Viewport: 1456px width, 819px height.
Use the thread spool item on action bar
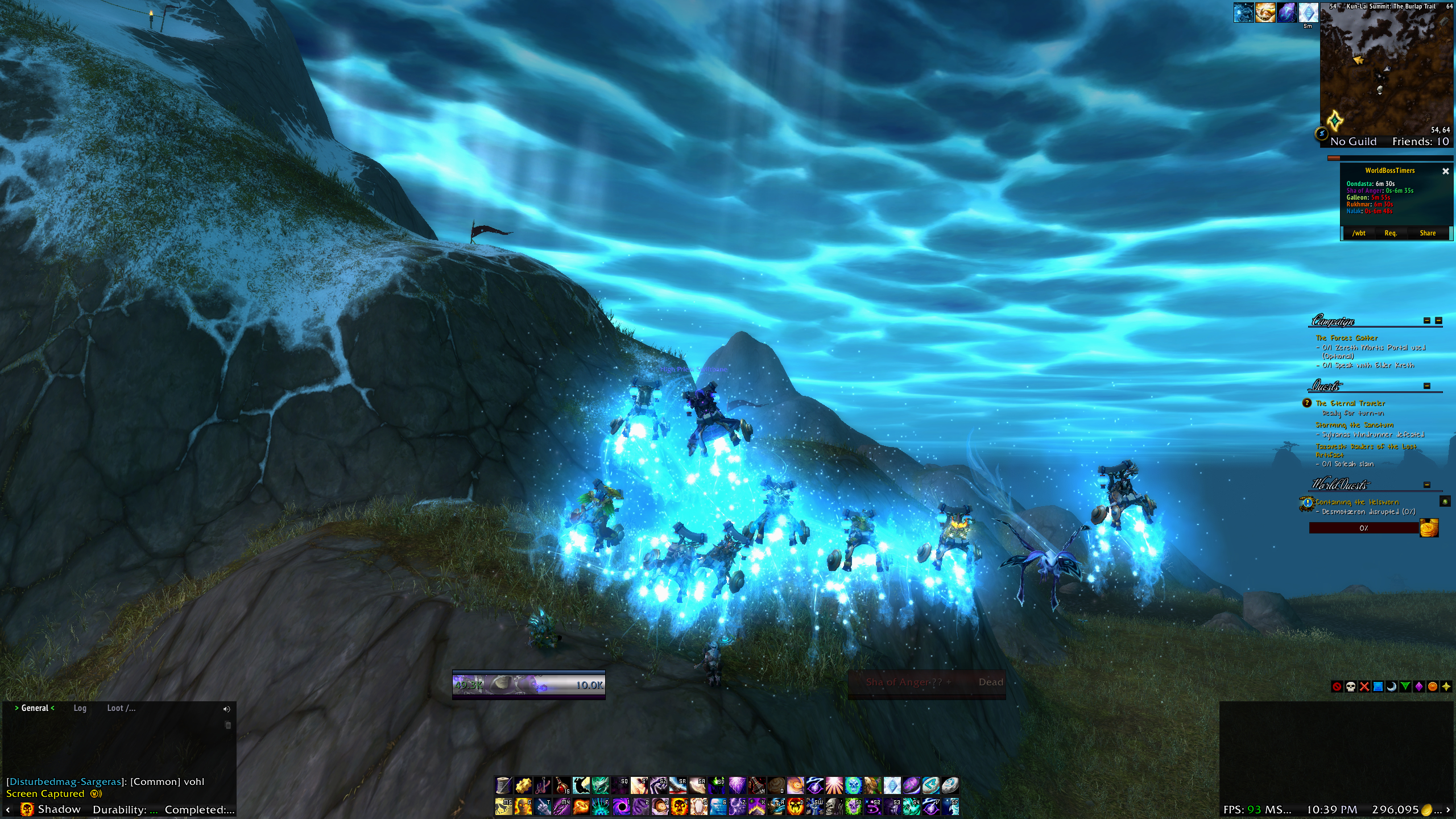pos(503,786)
